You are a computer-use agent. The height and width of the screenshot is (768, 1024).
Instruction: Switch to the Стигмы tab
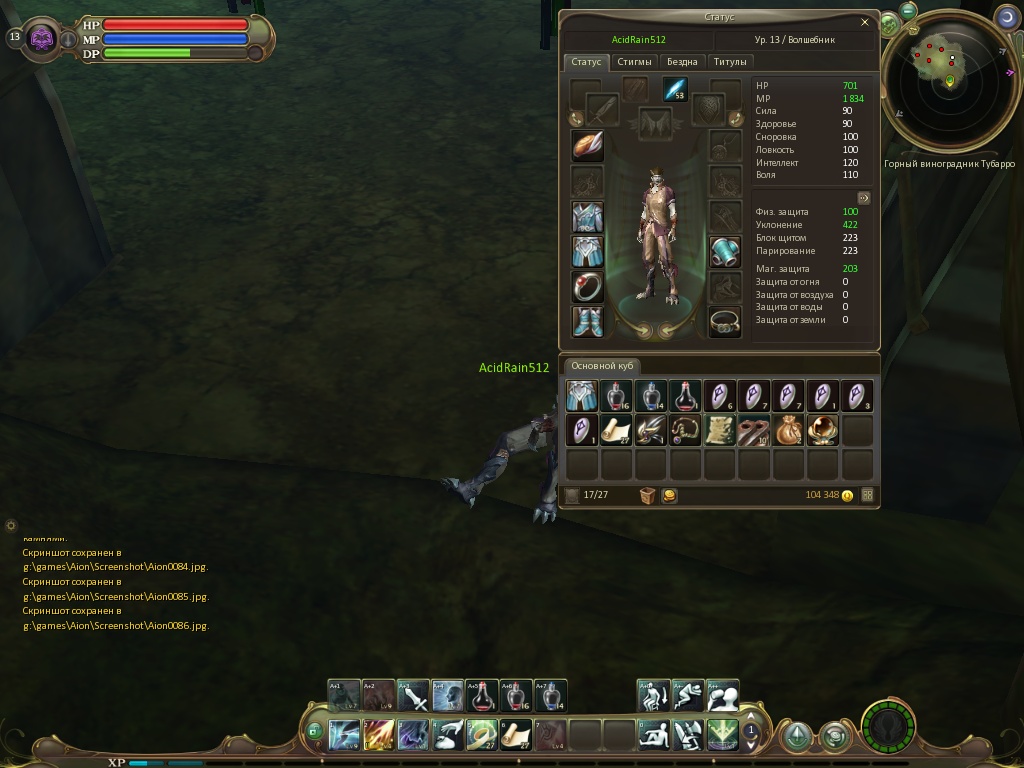tap(634, 62)
